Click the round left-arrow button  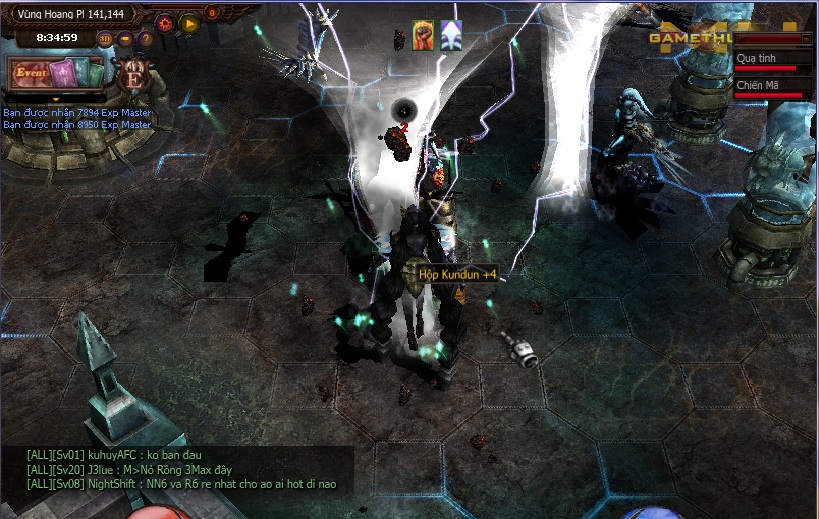[126, 39]
